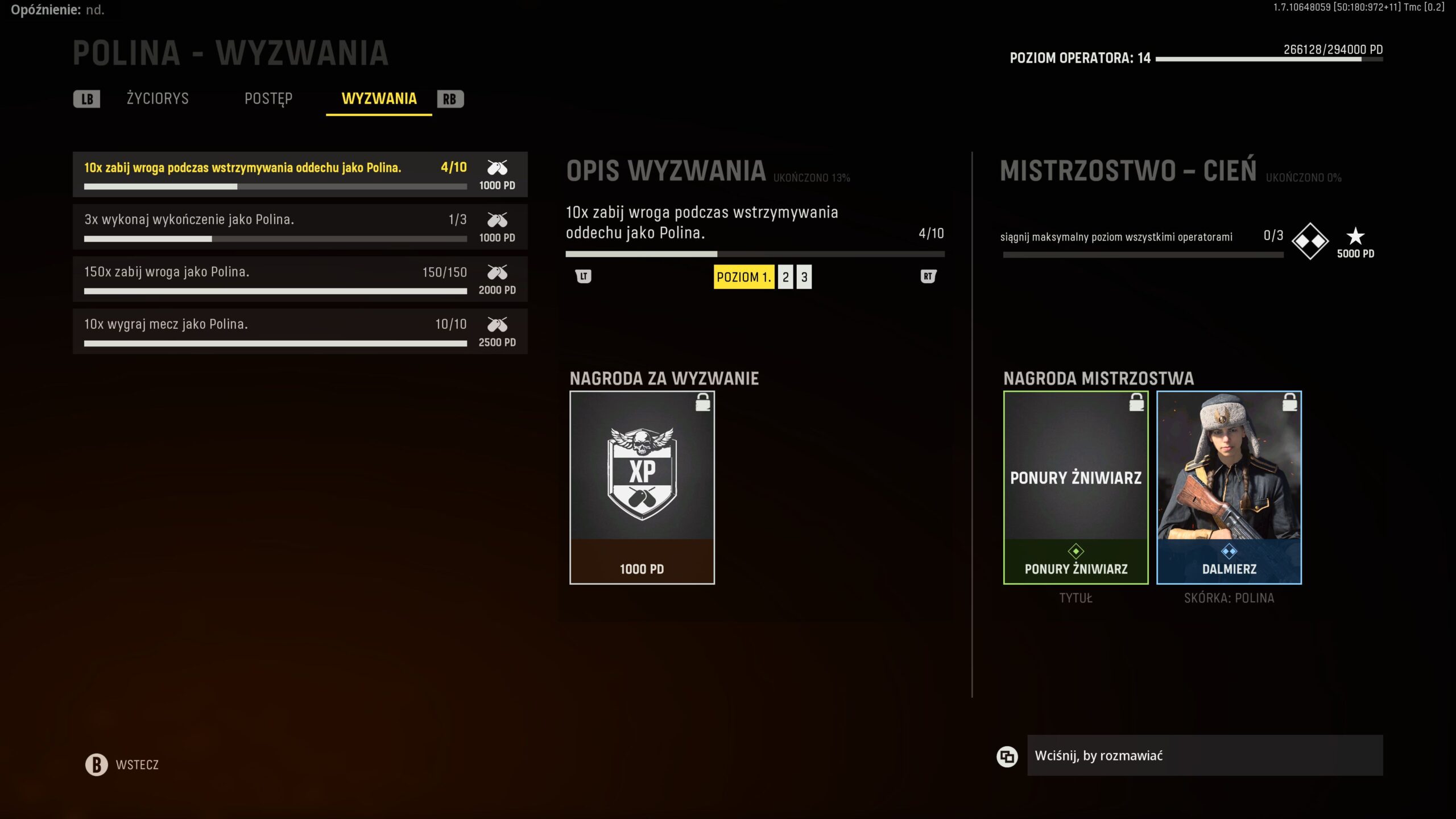1456x819 pixels.
Task: Open the Postęp tab
Action: click(x=268, y=98)
